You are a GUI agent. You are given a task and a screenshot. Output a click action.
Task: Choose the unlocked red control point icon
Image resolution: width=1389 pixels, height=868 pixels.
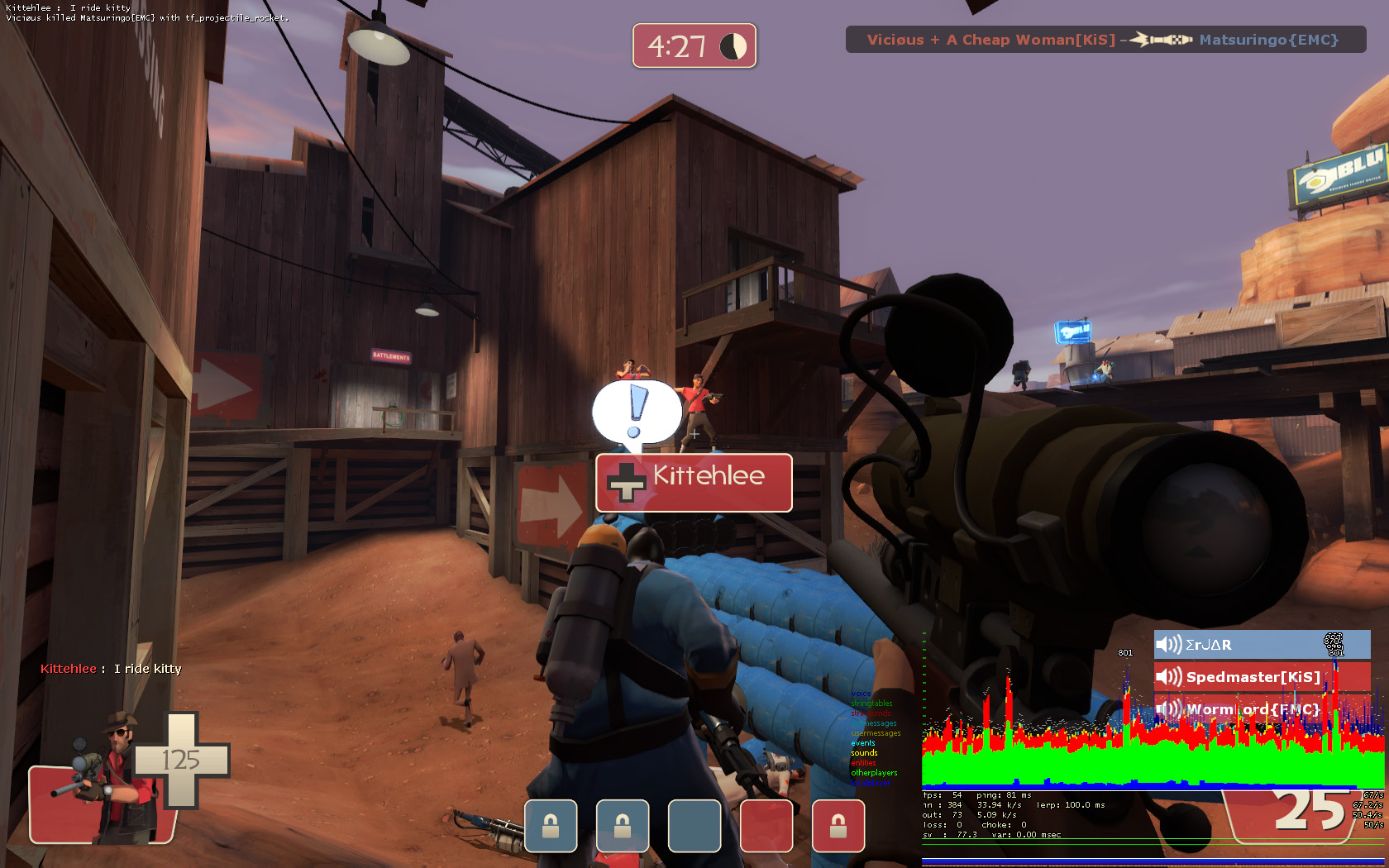[x=766, y=826]
